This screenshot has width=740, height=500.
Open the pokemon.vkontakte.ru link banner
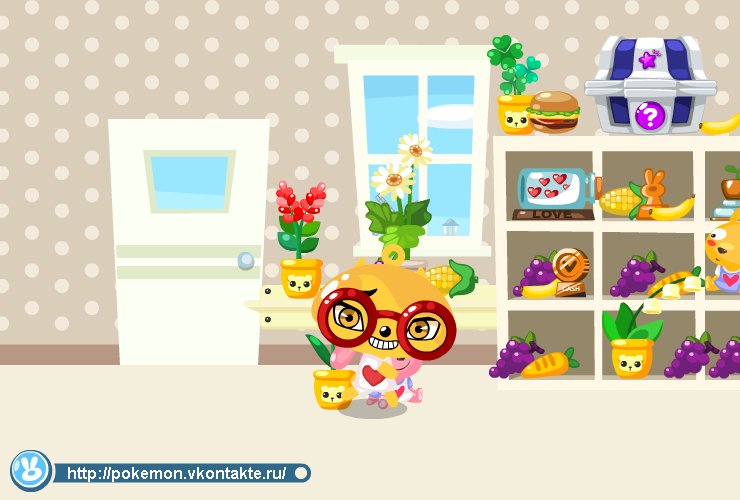pos(180,473)
